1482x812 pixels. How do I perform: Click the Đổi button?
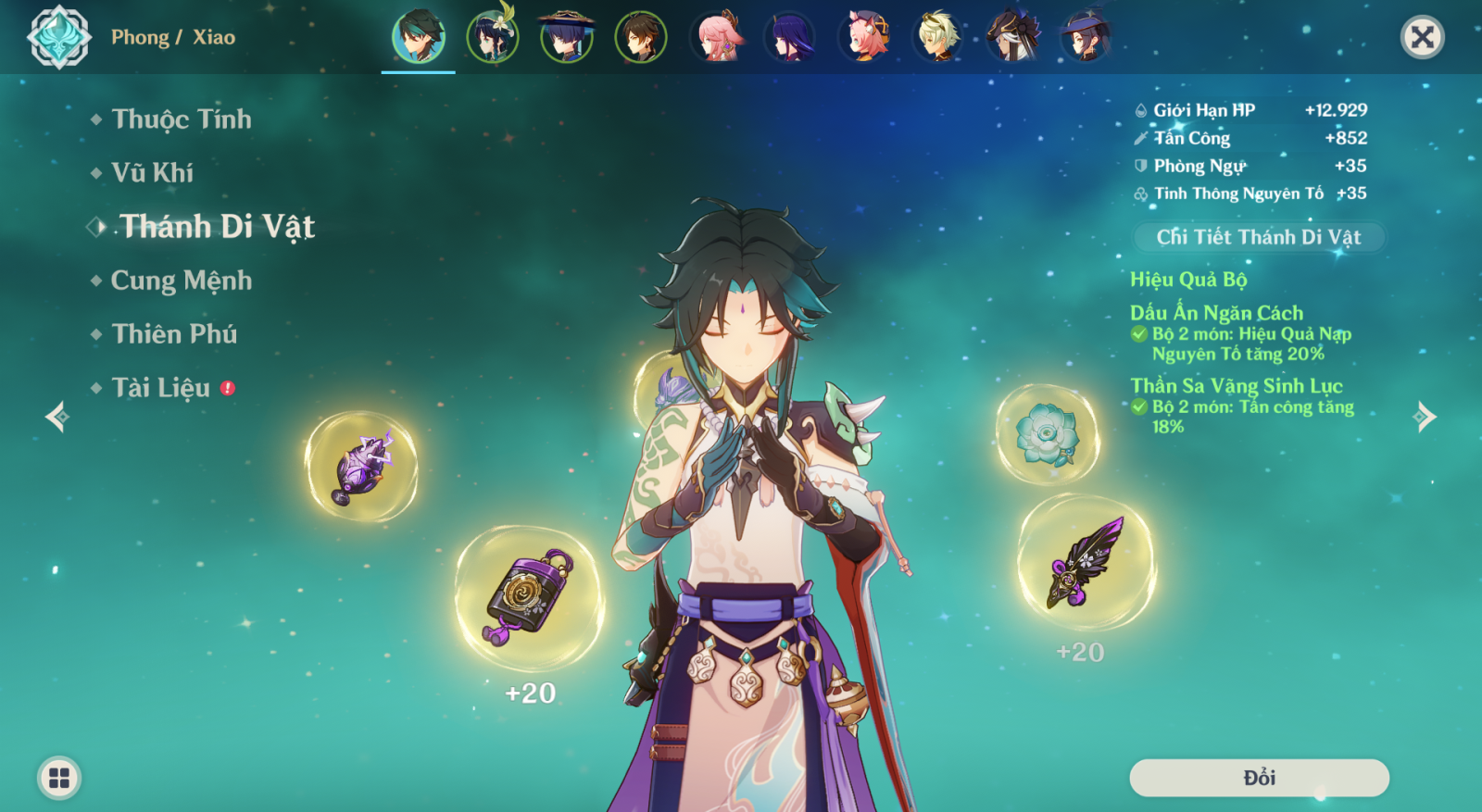(1259, 778)
